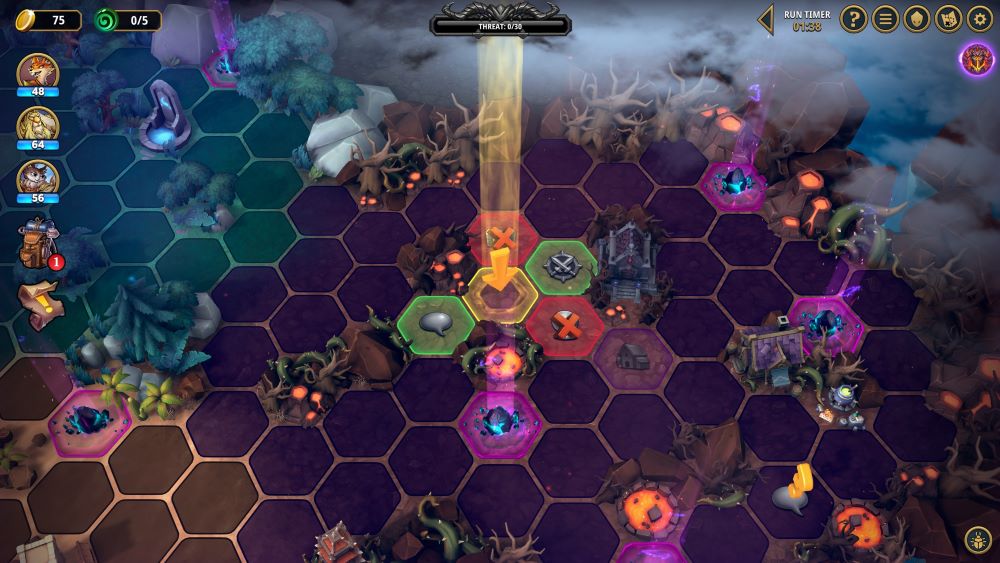Move to the green speech bubble tile
Image resolution: width=1000 pixels, height=563 pixels.
[436, 322]
